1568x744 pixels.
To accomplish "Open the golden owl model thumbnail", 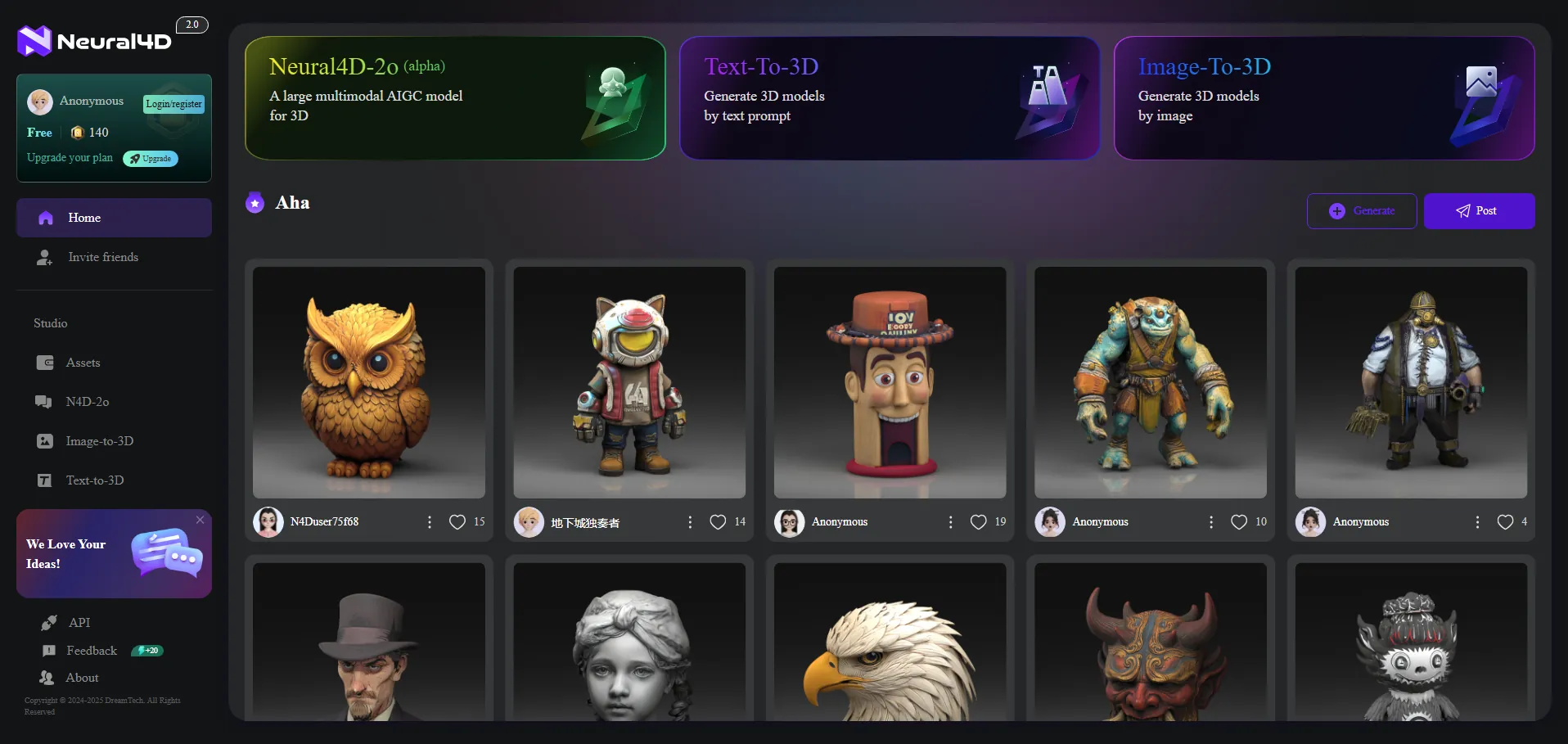I will tap(369, 382).
